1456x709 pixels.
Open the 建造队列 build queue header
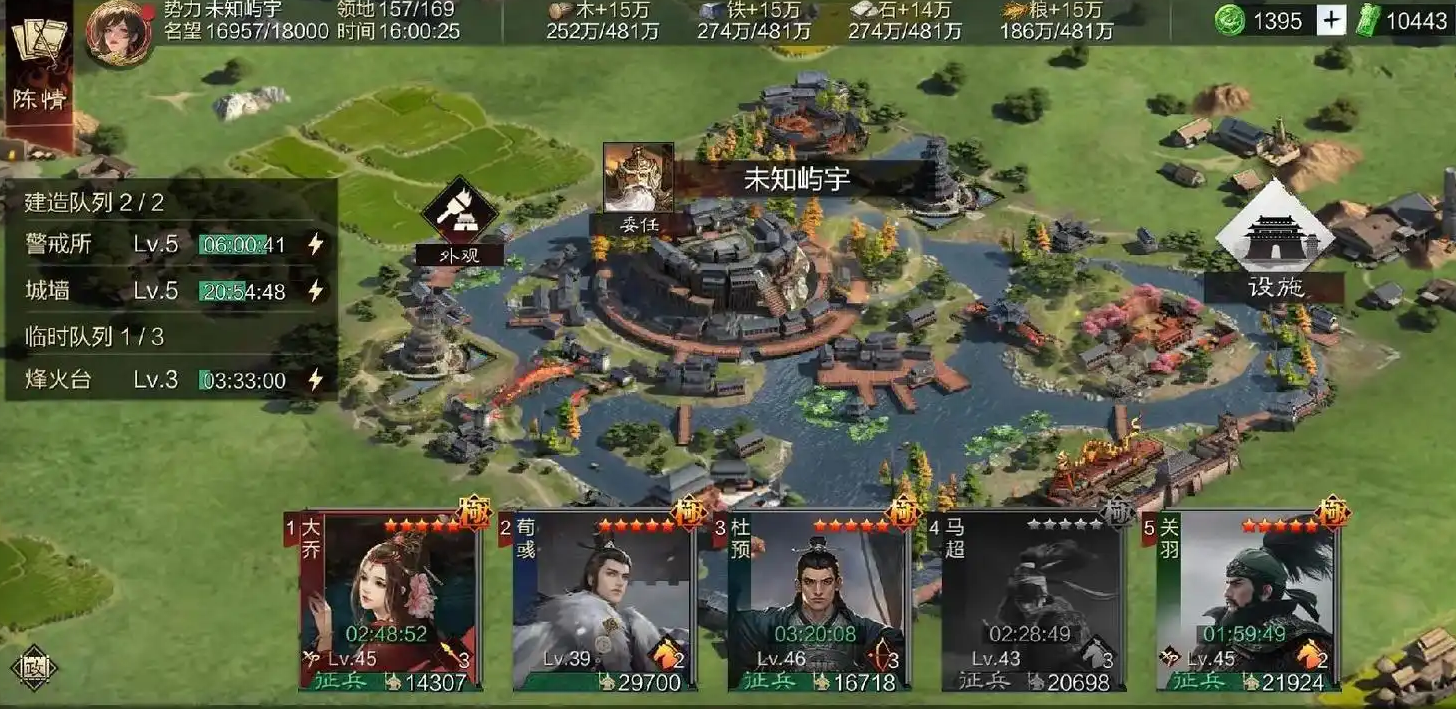point(95,203)
